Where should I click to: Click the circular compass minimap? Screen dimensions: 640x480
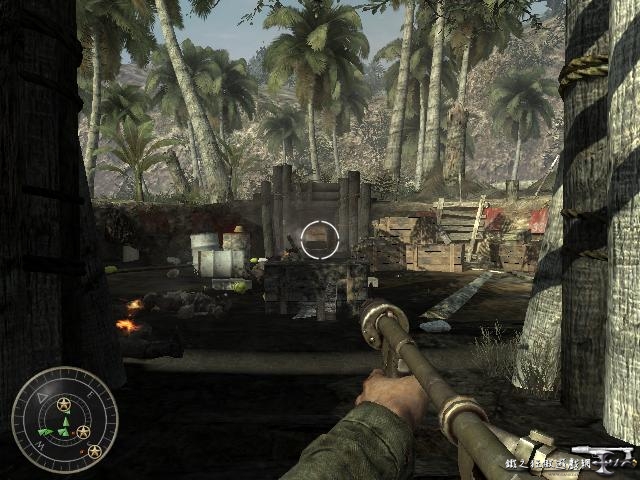pos(64,420)
